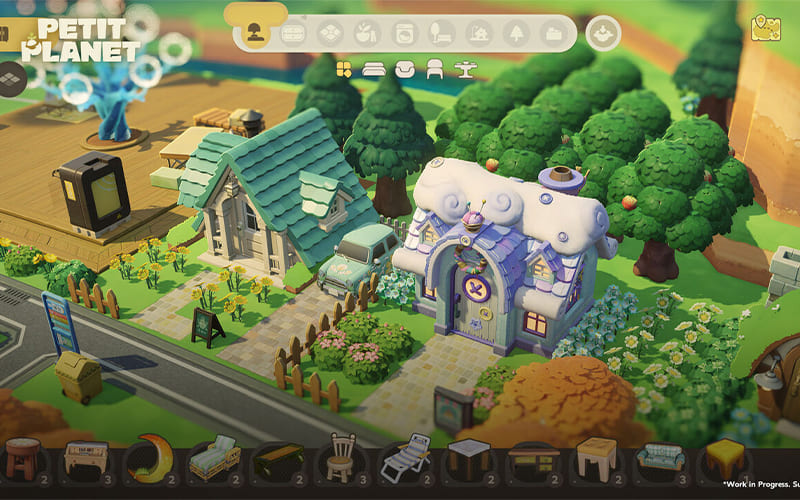Switch to the house building category
The height and width of the screenshot is (500, 800).
pyautogui.click(x=479, y=33)
